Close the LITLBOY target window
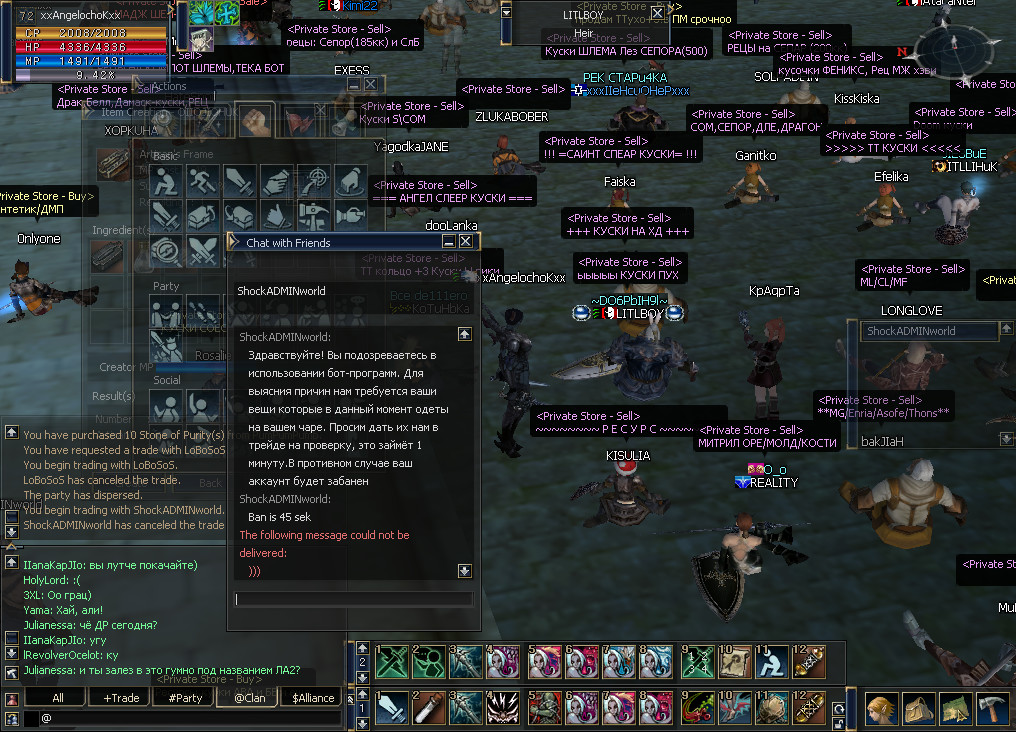The height and width of the screenshot is (732, 1016). coord(657,13)
